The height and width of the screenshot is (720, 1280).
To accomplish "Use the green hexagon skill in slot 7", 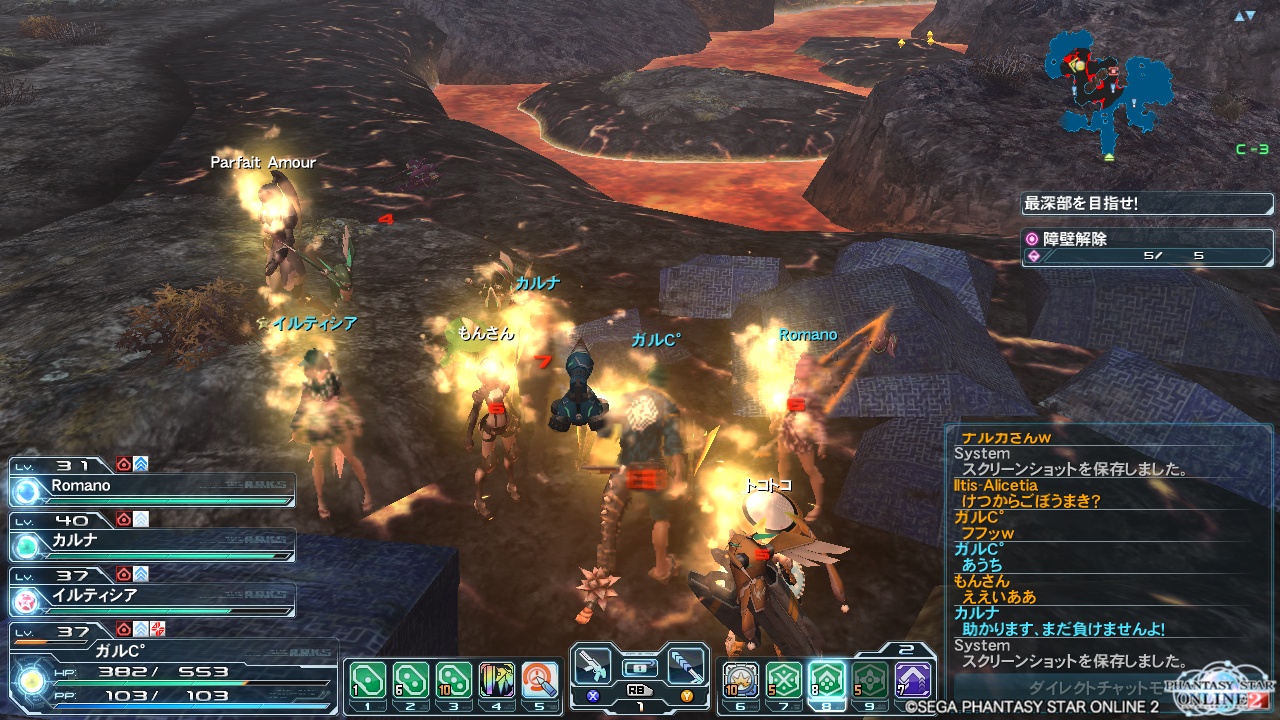I will (x=784, y=682).
